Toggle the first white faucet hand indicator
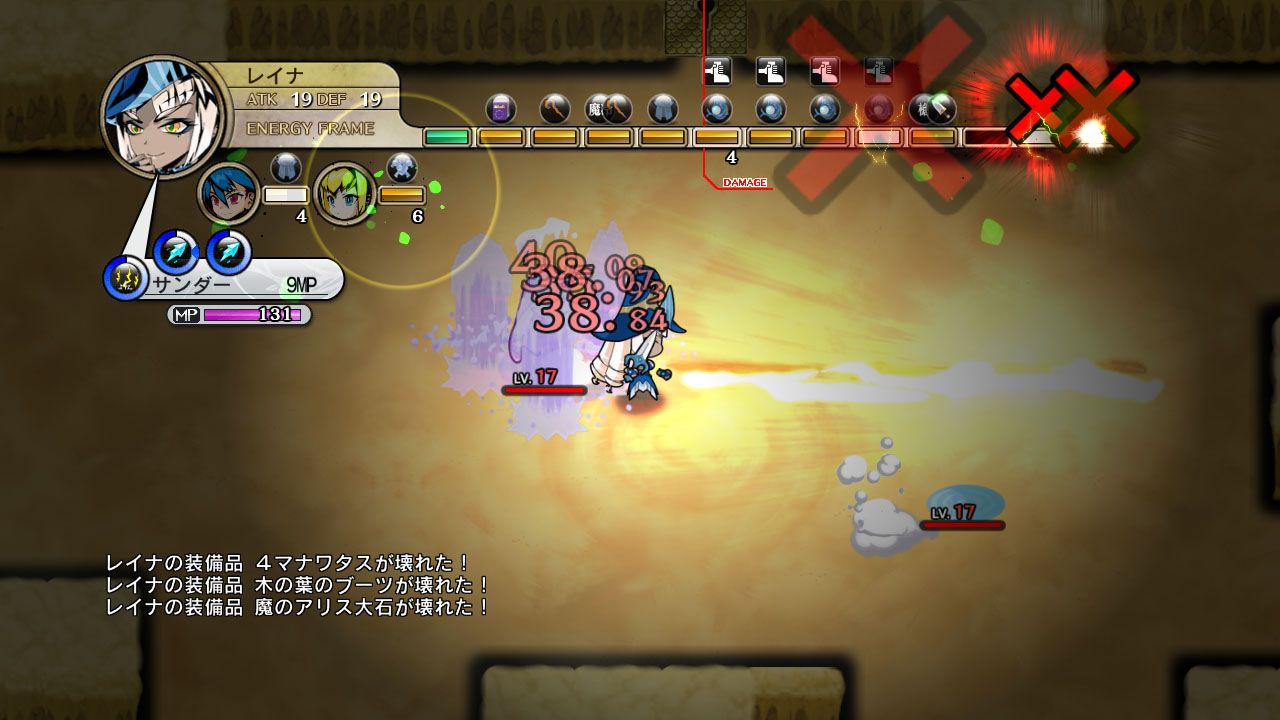Screen dimensions: 1280x720 [718, 71]
